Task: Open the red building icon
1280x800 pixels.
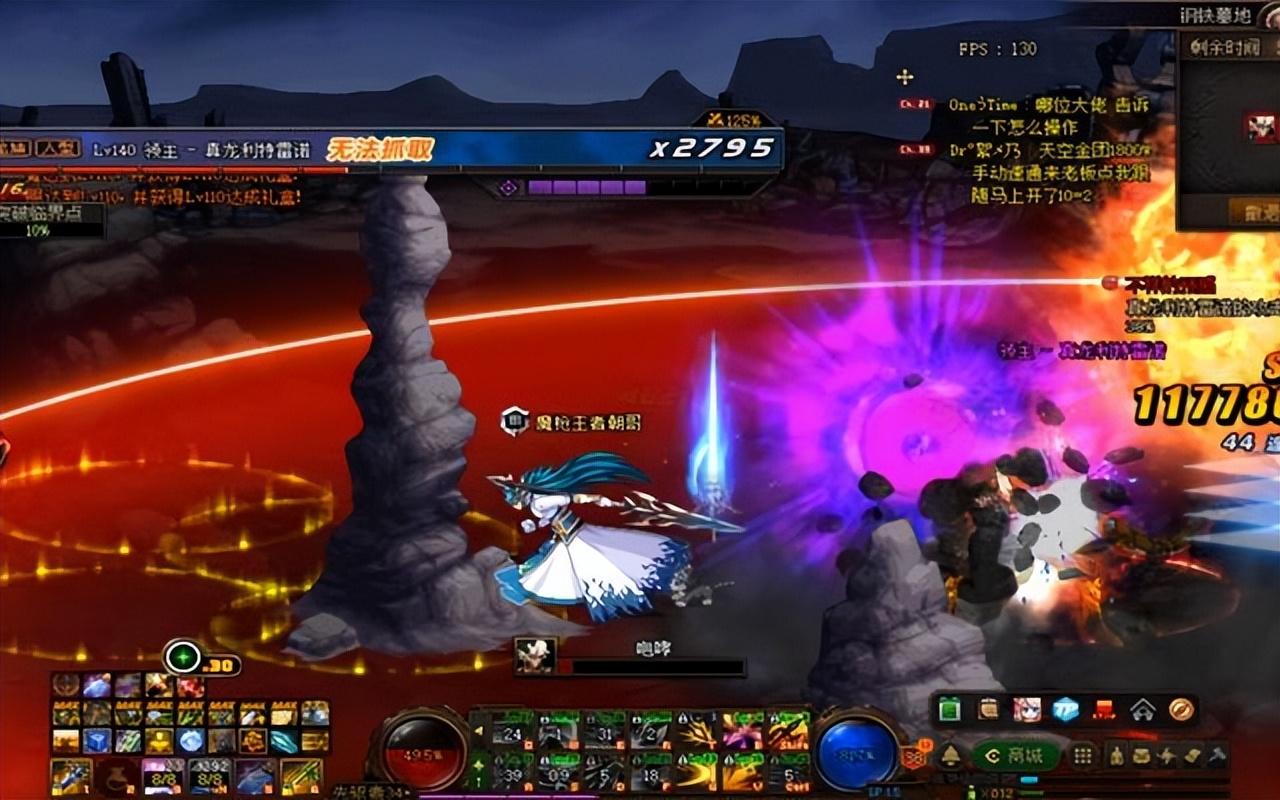Action: 1104,709
